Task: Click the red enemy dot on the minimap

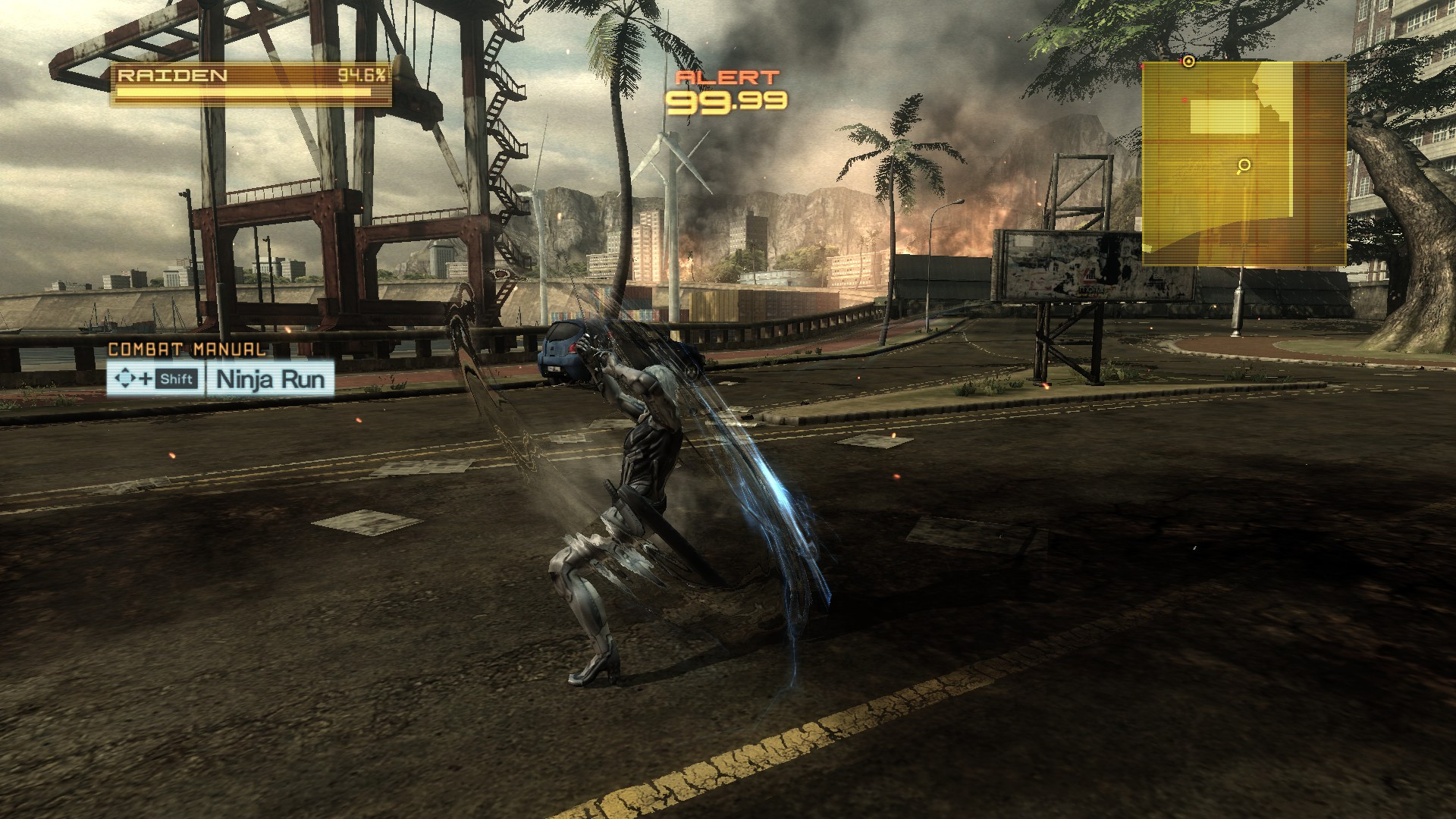Action: [x=1185, y=99]
